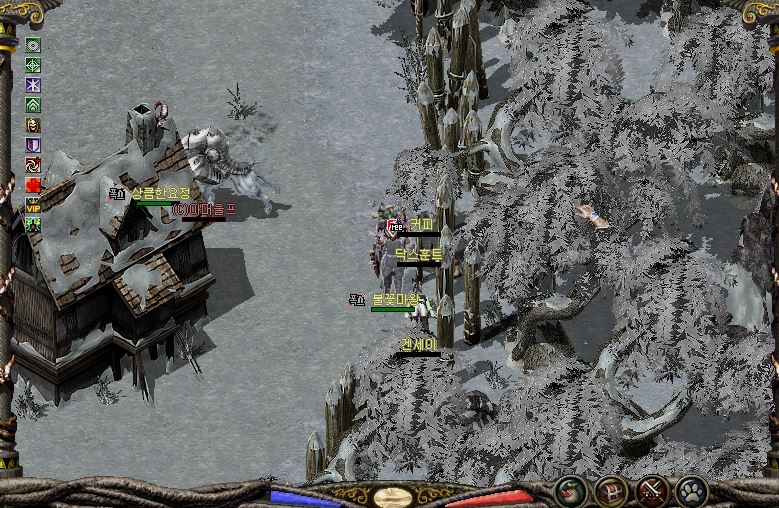This screenshot has width=779, height=508.
Task: Select the green crosshair target icon
Action: 33,65
